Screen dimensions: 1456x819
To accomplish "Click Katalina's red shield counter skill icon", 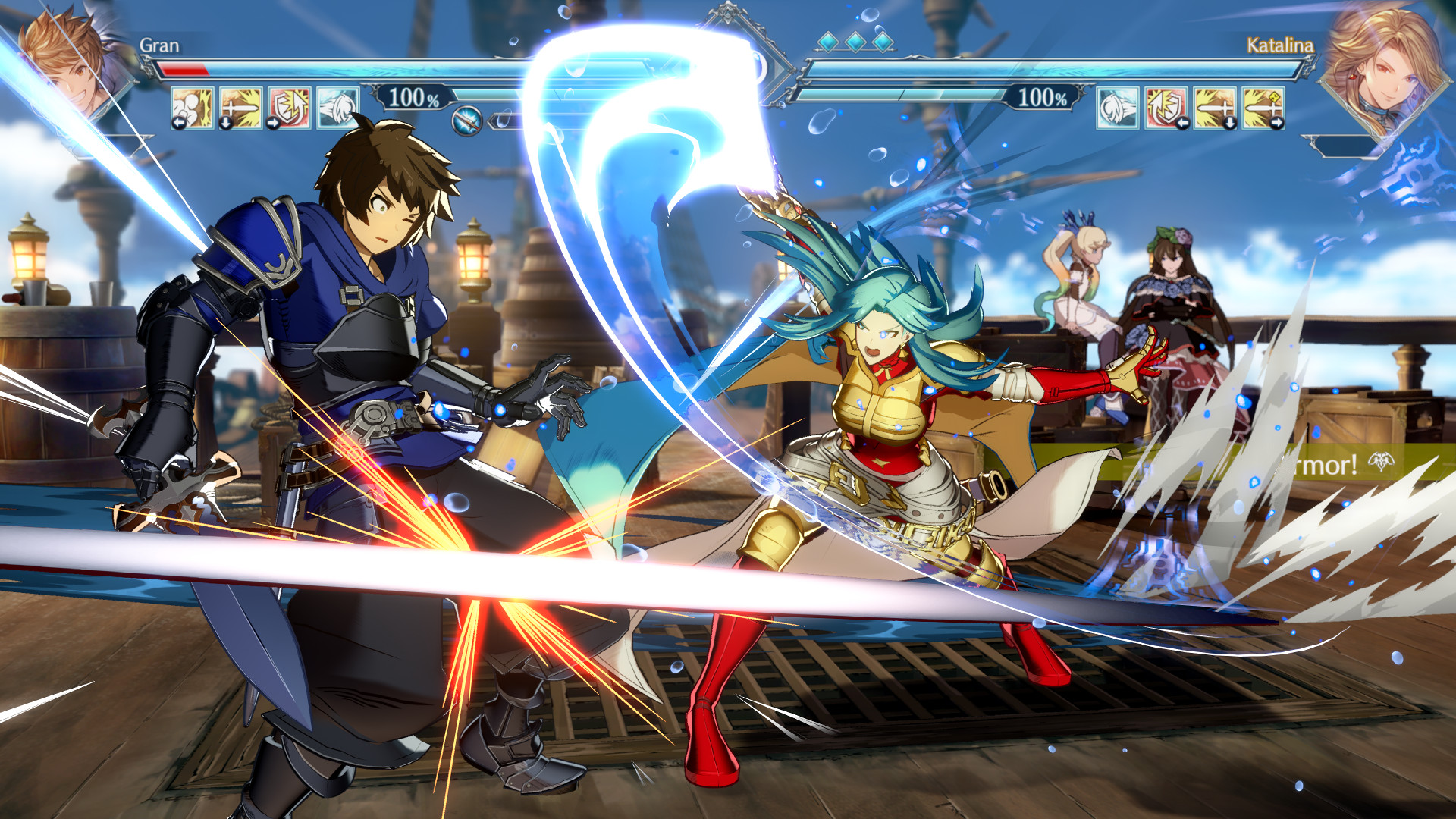I will (x=1166, y=108).
